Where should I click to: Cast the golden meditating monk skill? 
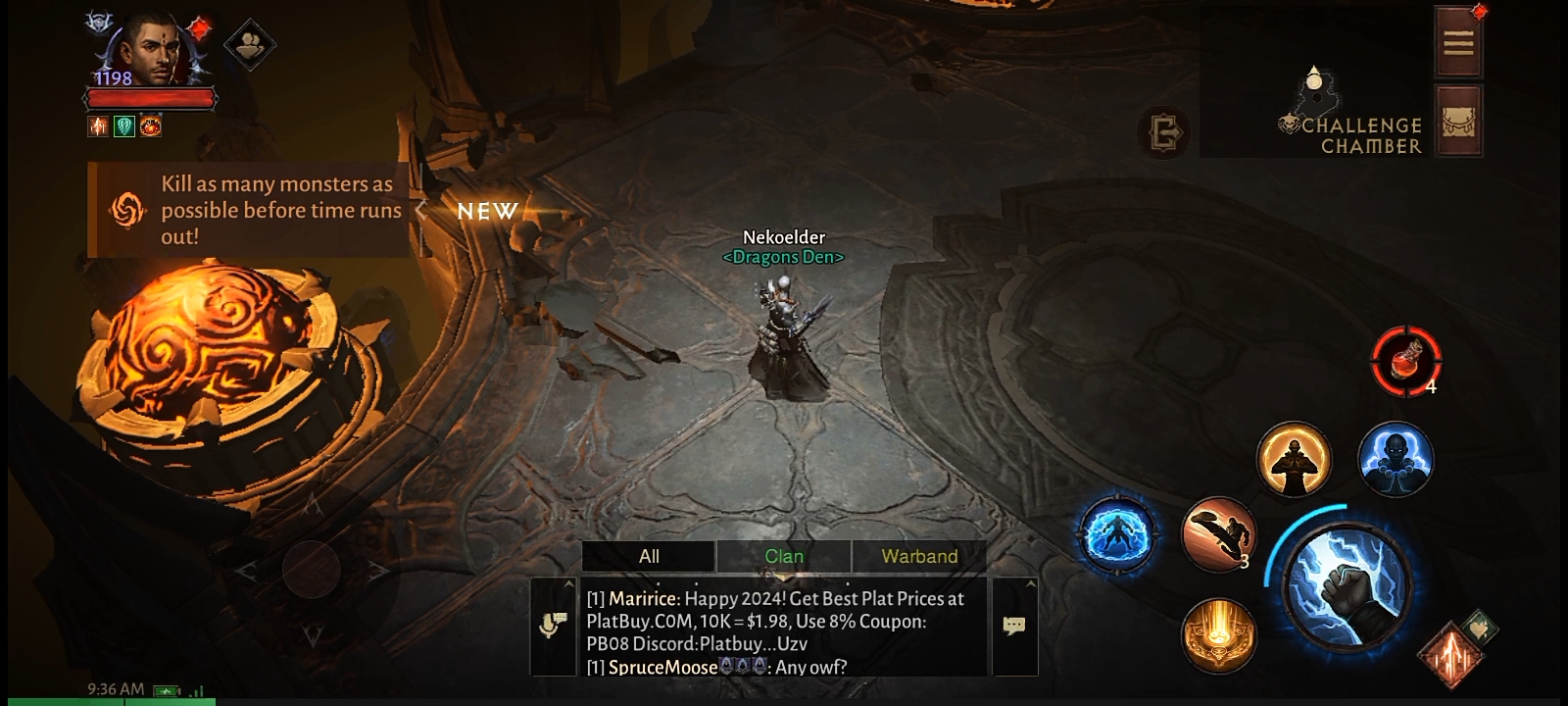point(1294,459)
